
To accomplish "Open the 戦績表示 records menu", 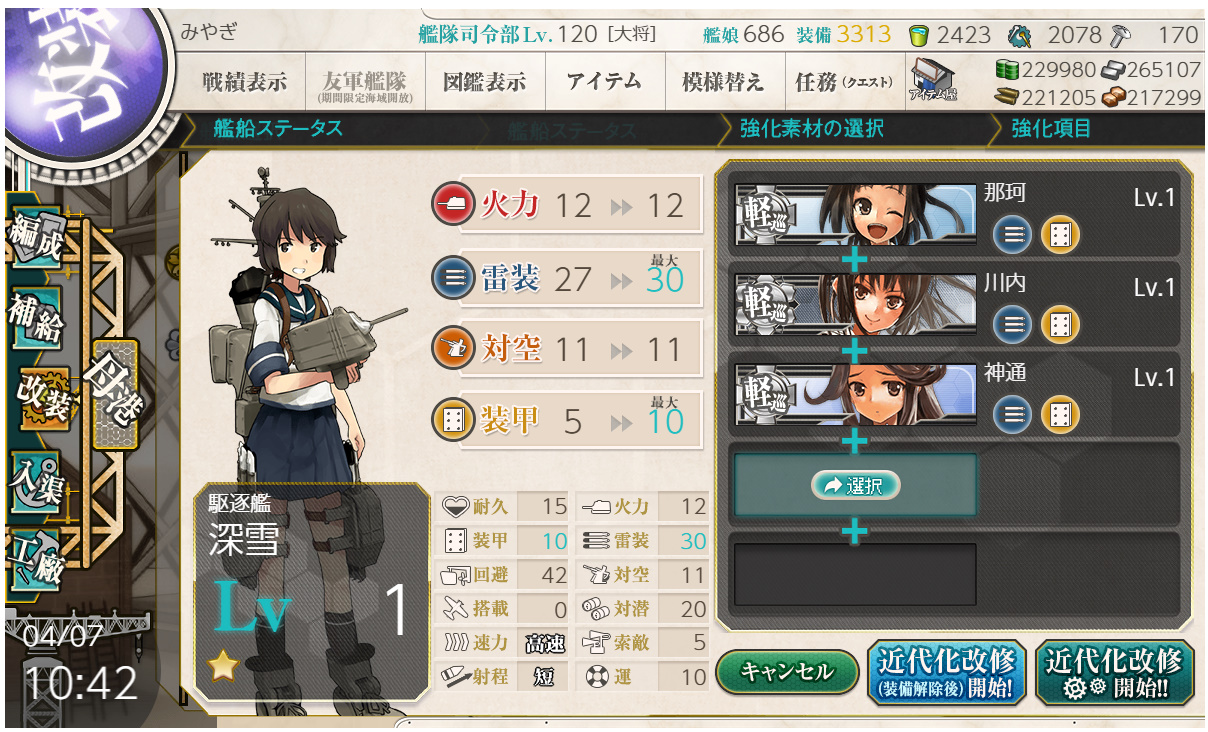I will [243, 82].
